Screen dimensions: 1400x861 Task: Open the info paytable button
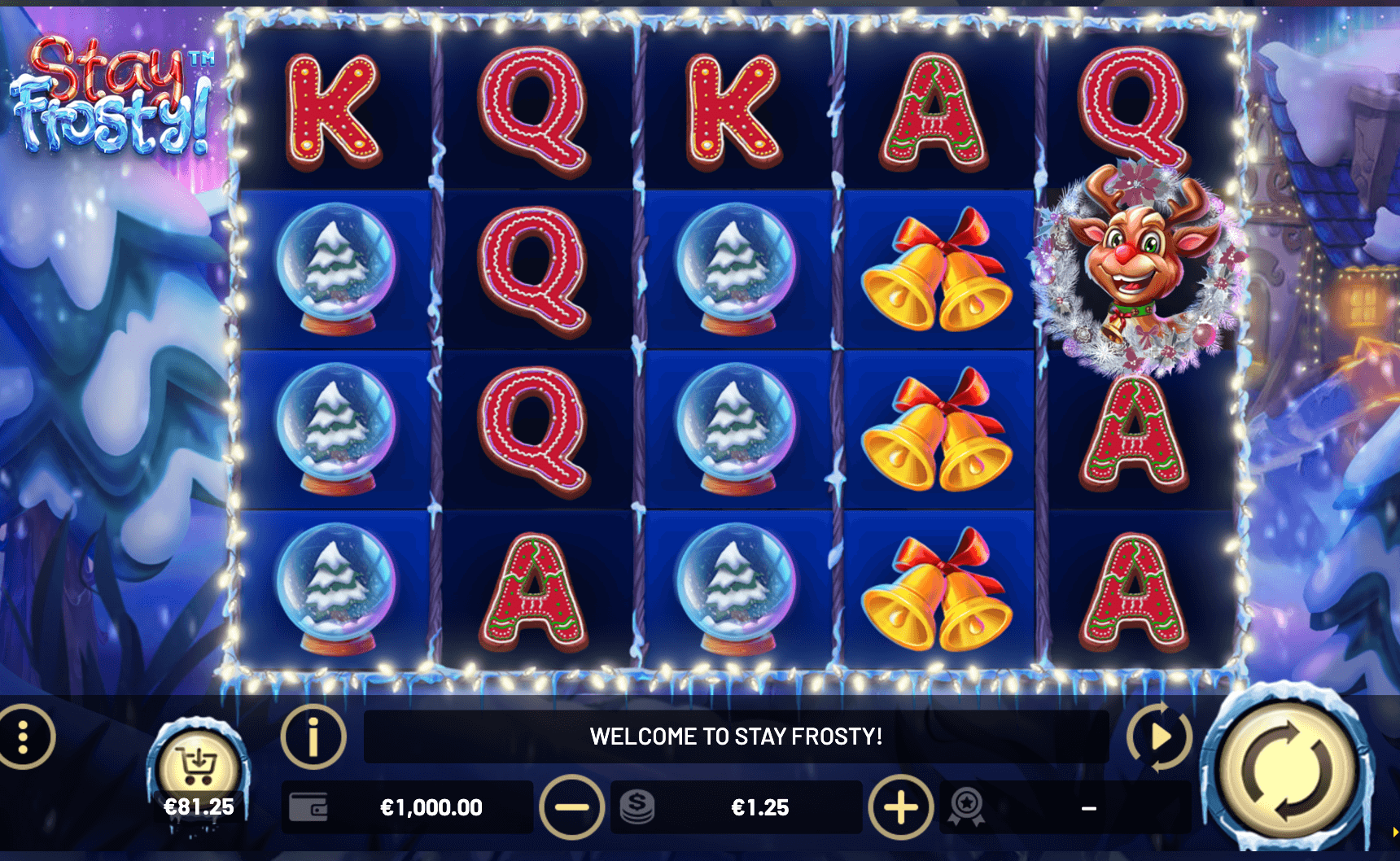point(313,737)
